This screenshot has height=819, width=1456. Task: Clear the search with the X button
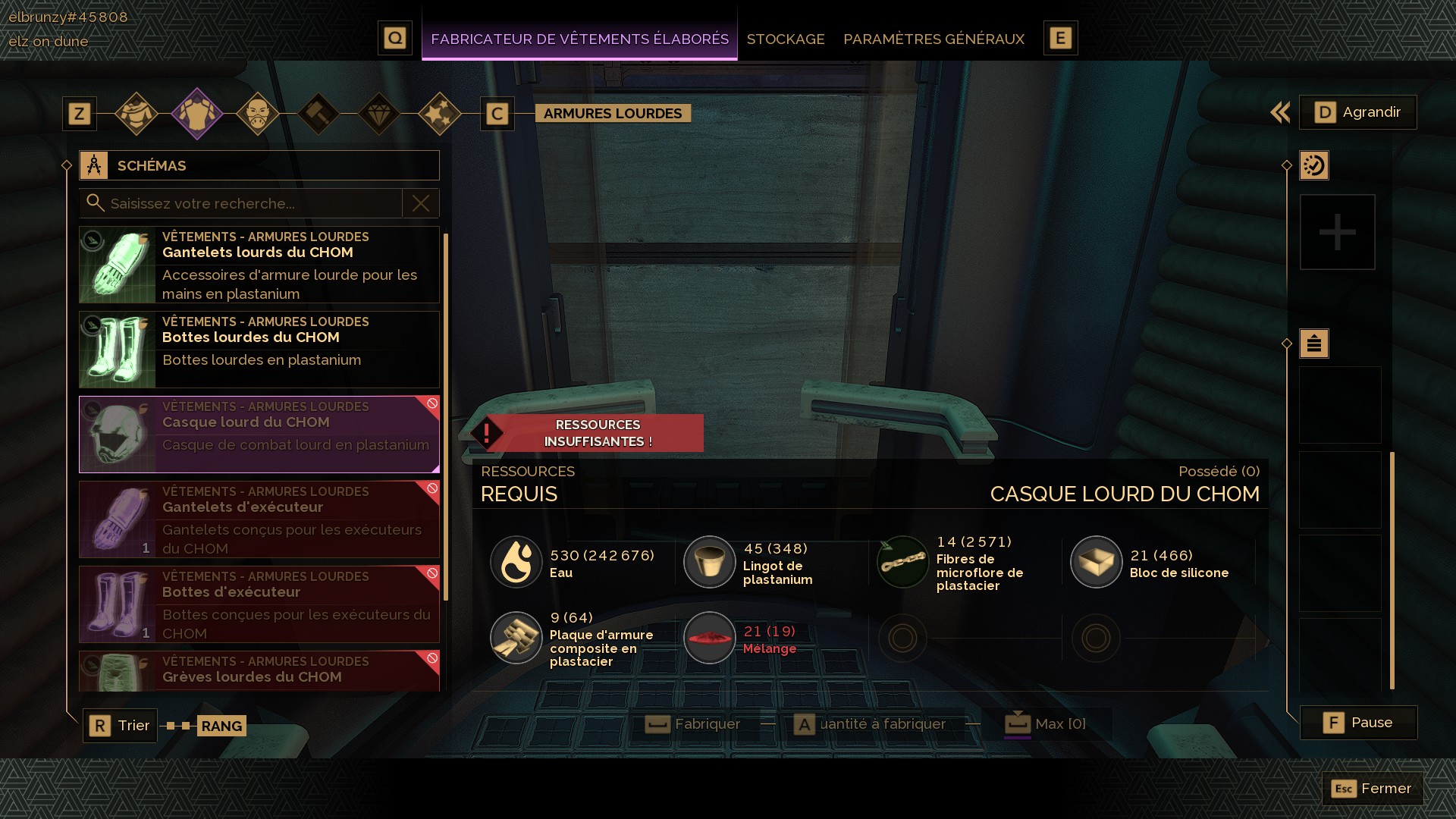point(421,203)
